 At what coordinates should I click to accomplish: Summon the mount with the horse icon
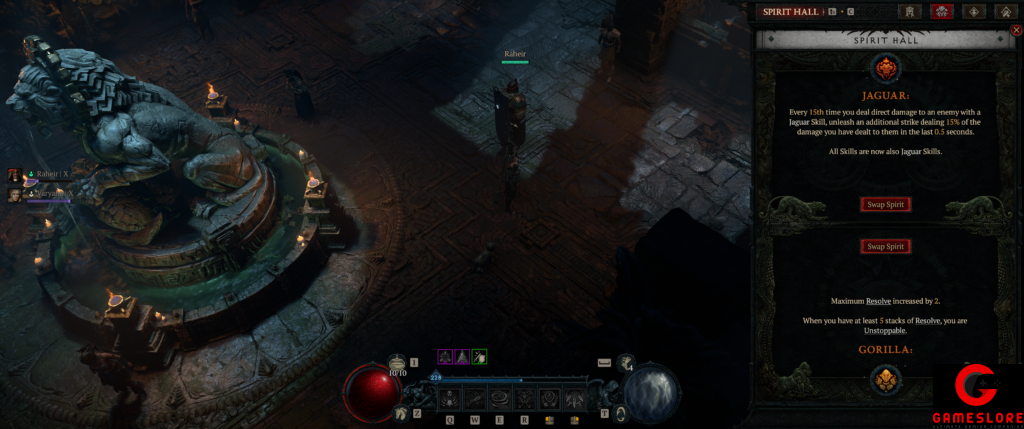coord(400,411)
